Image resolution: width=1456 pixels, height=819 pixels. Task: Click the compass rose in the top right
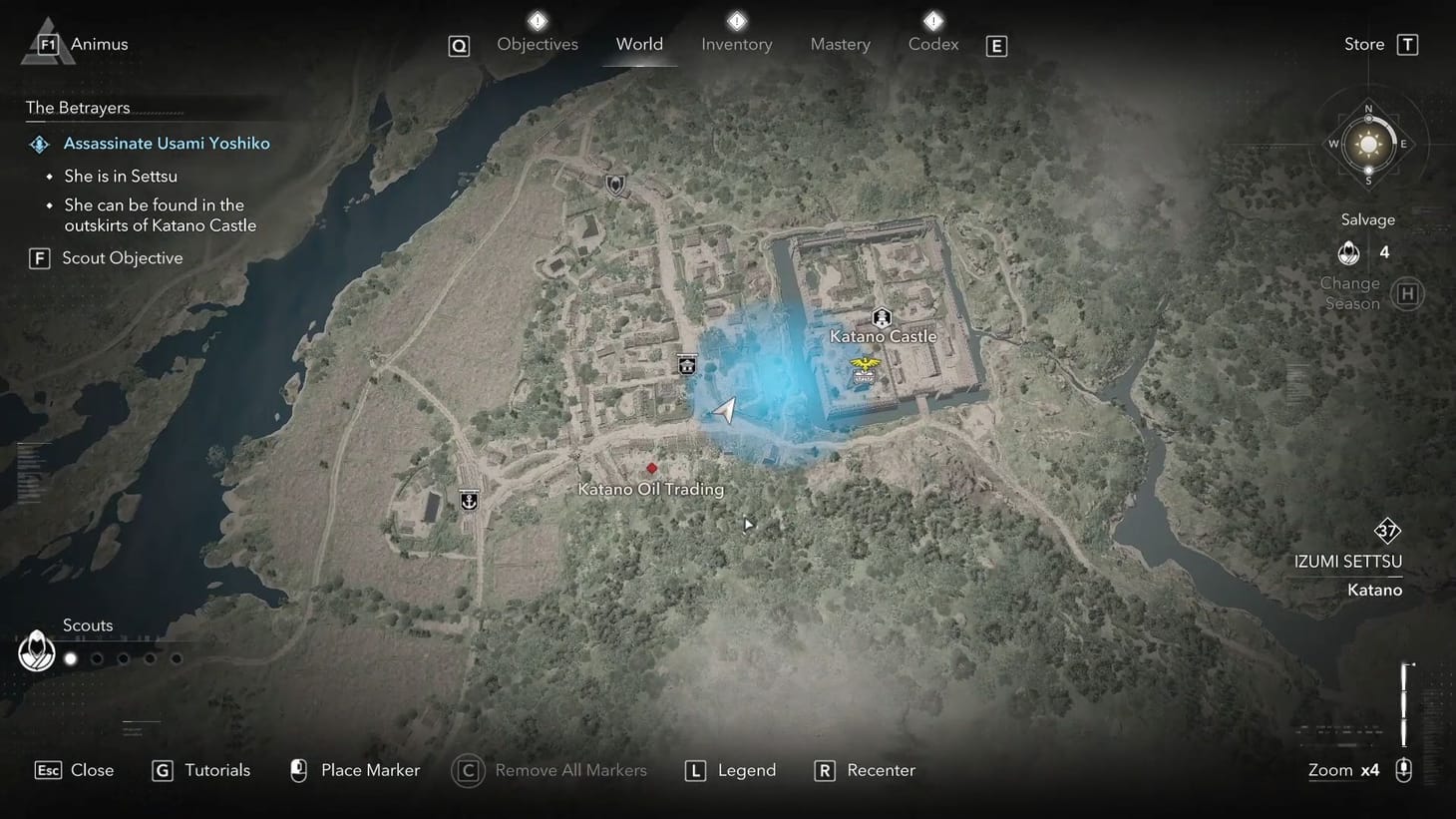coord(1368,143)
